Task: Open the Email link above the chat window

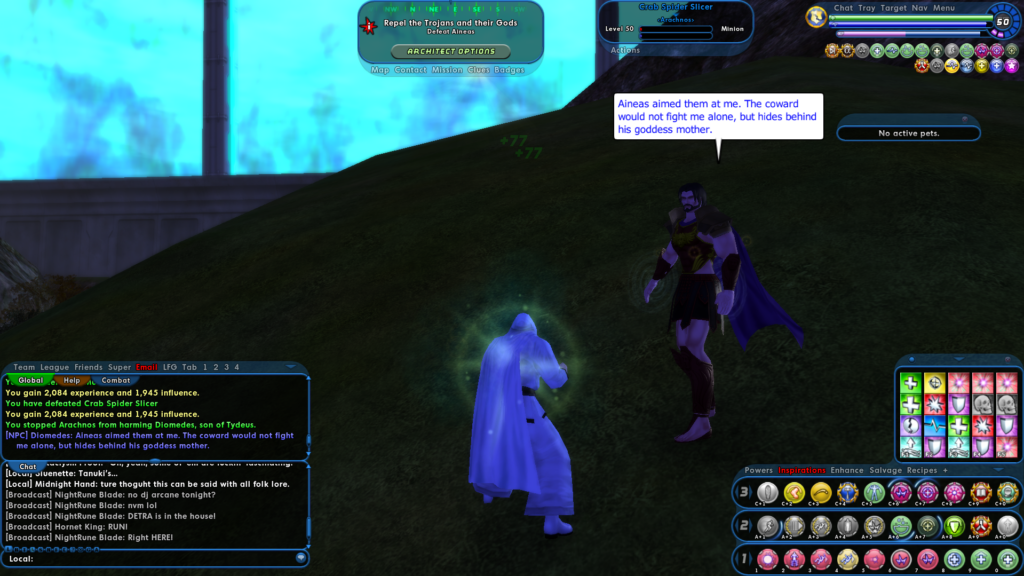Action: tap(146, 367)
